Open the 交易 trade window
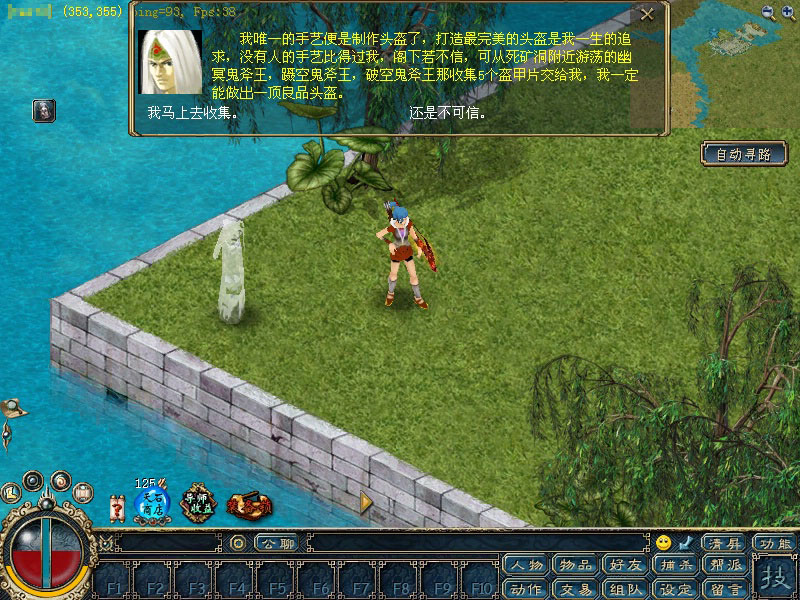 [x=575, y=588]
